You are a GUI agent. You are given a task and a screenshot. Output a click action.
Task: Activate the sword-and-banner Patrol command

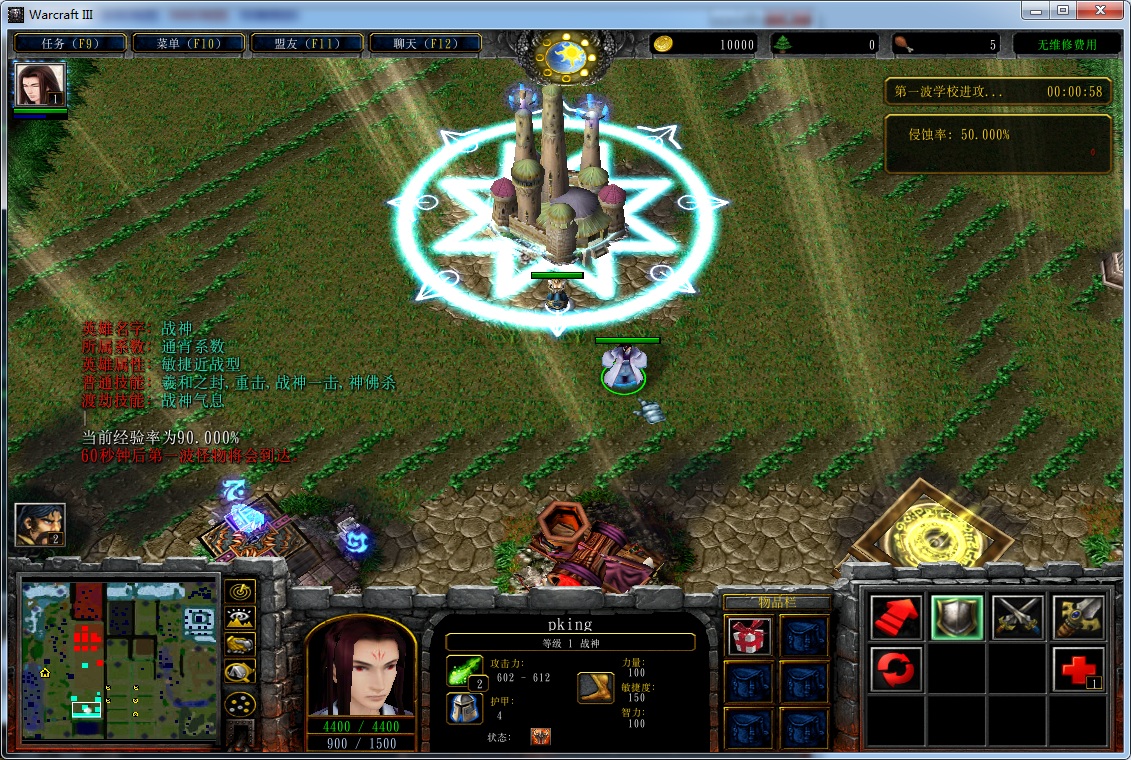pyautogui.click(x=1079, y=617)
